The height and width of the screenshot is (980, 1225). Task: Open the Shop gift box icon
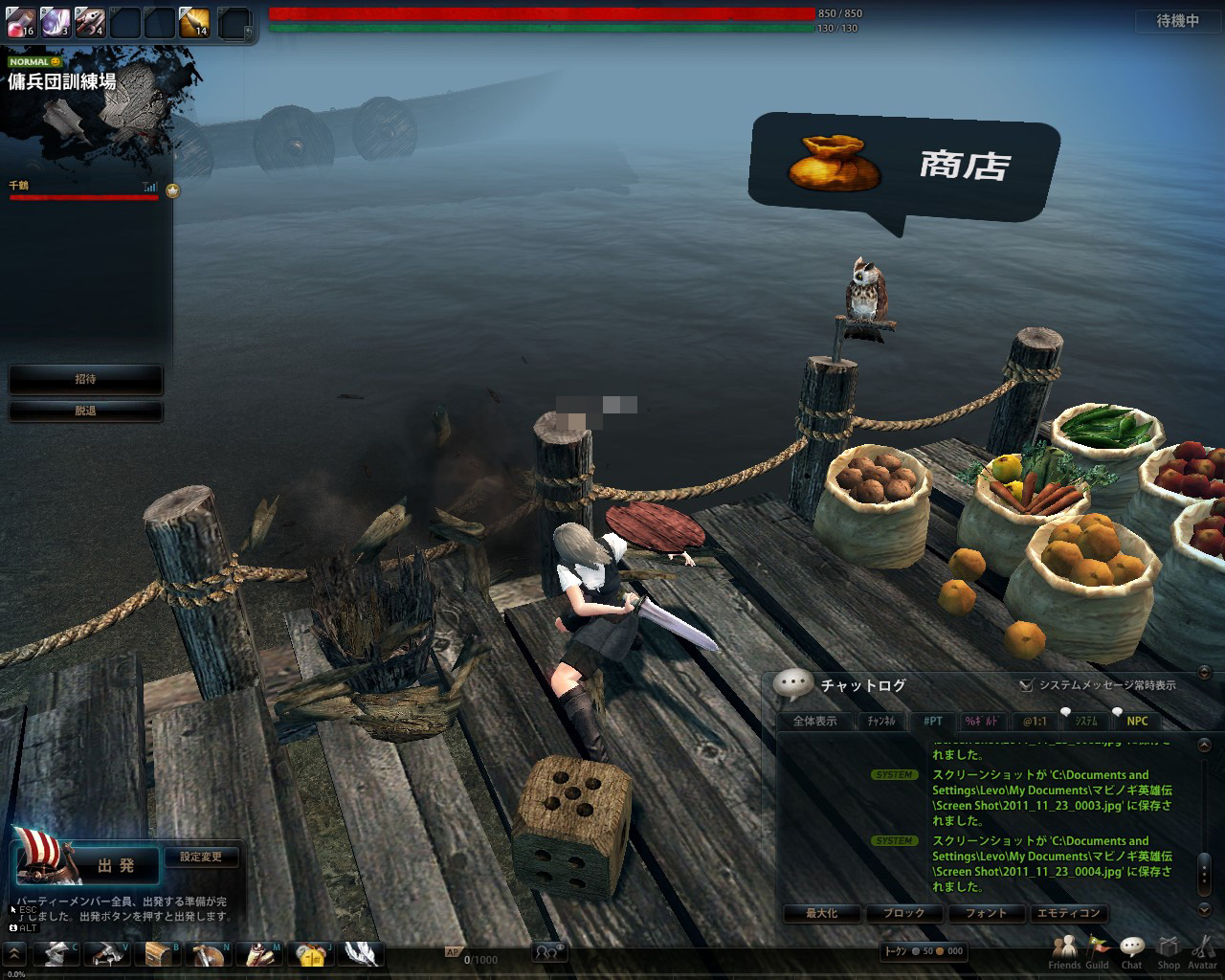(1169, 950)
